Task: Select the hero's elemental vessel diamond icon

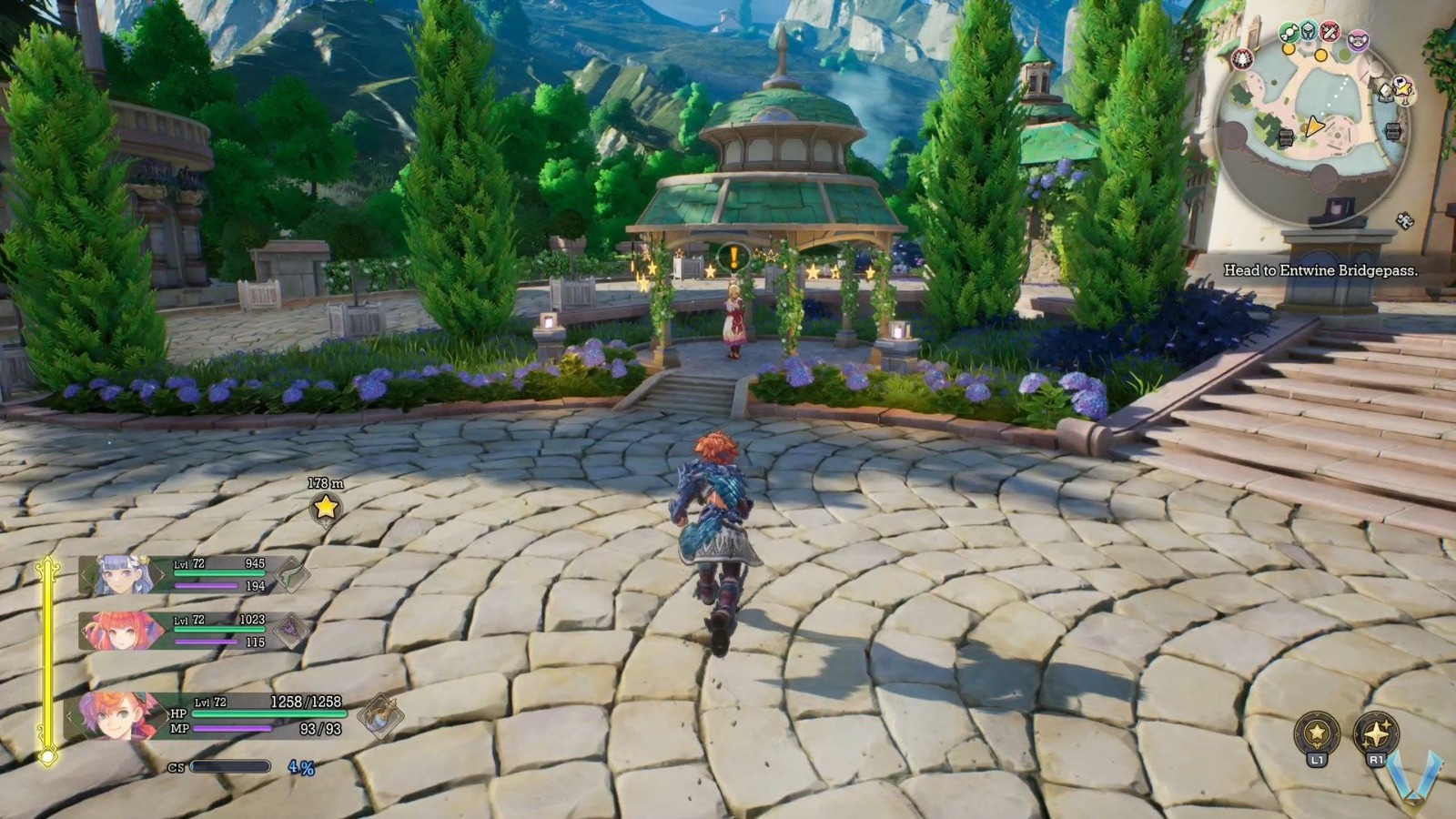Action: (x=381, y=717)
